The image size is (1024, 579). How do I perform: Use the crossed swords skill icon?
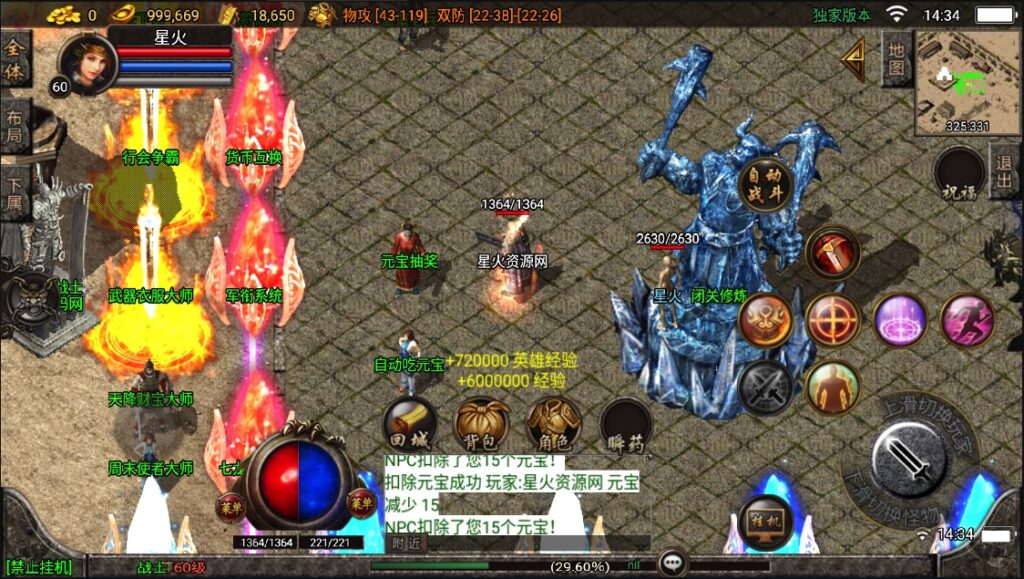pyautogui.click(x=765, y=387)
